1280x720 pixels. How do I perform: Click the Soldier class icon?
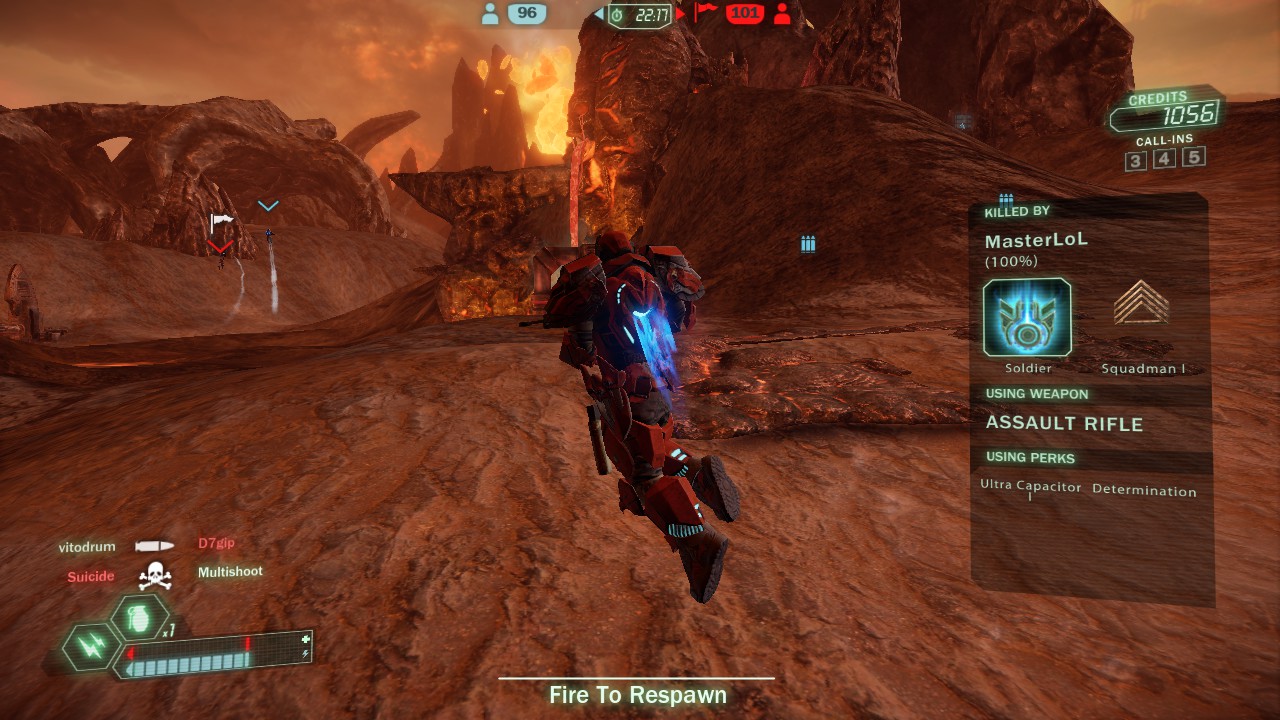(x=1027, y=318)
